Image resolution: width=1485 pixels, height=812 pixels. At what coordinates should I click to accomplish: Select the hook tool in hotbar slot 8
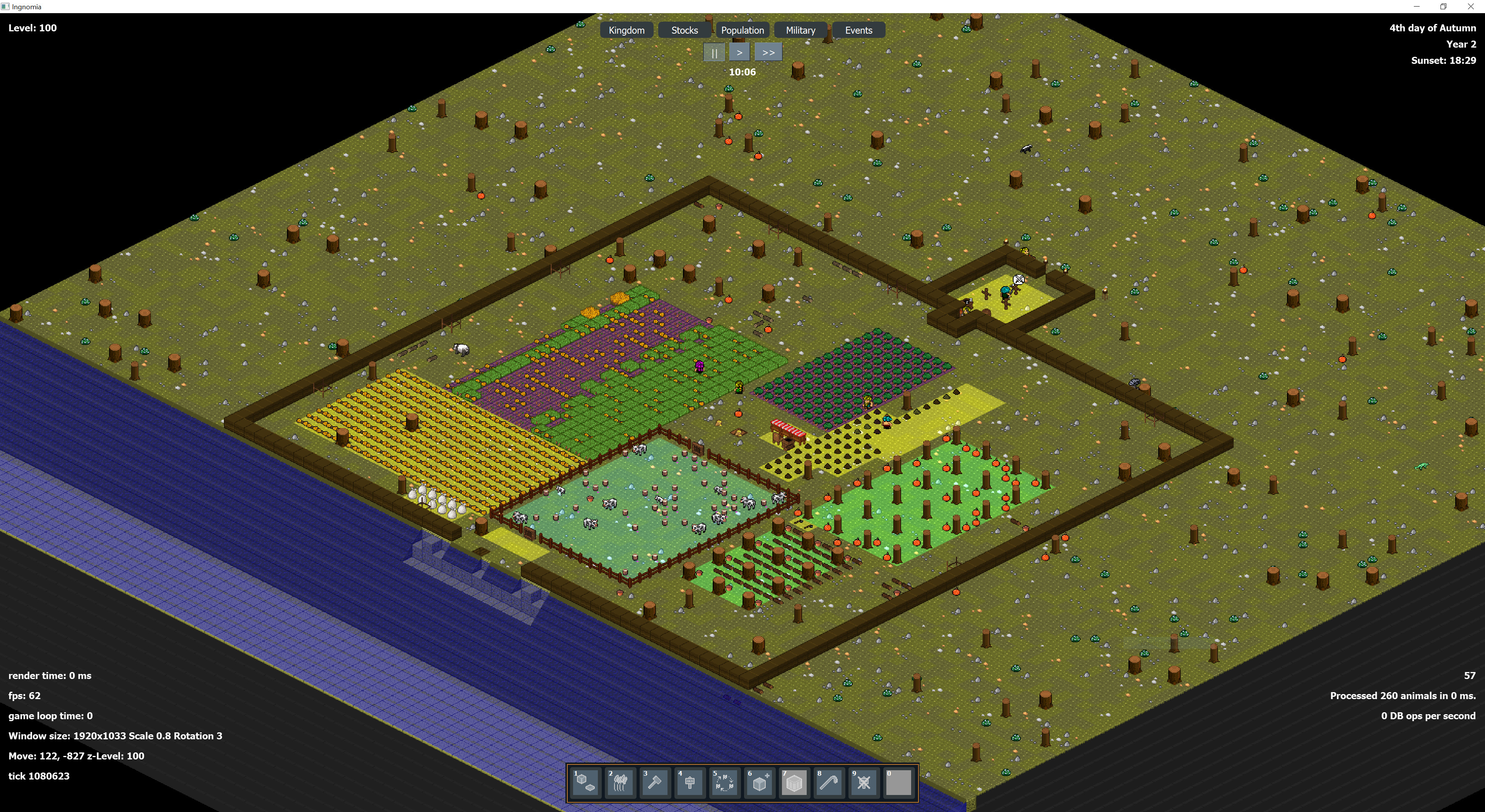(828, 783)
